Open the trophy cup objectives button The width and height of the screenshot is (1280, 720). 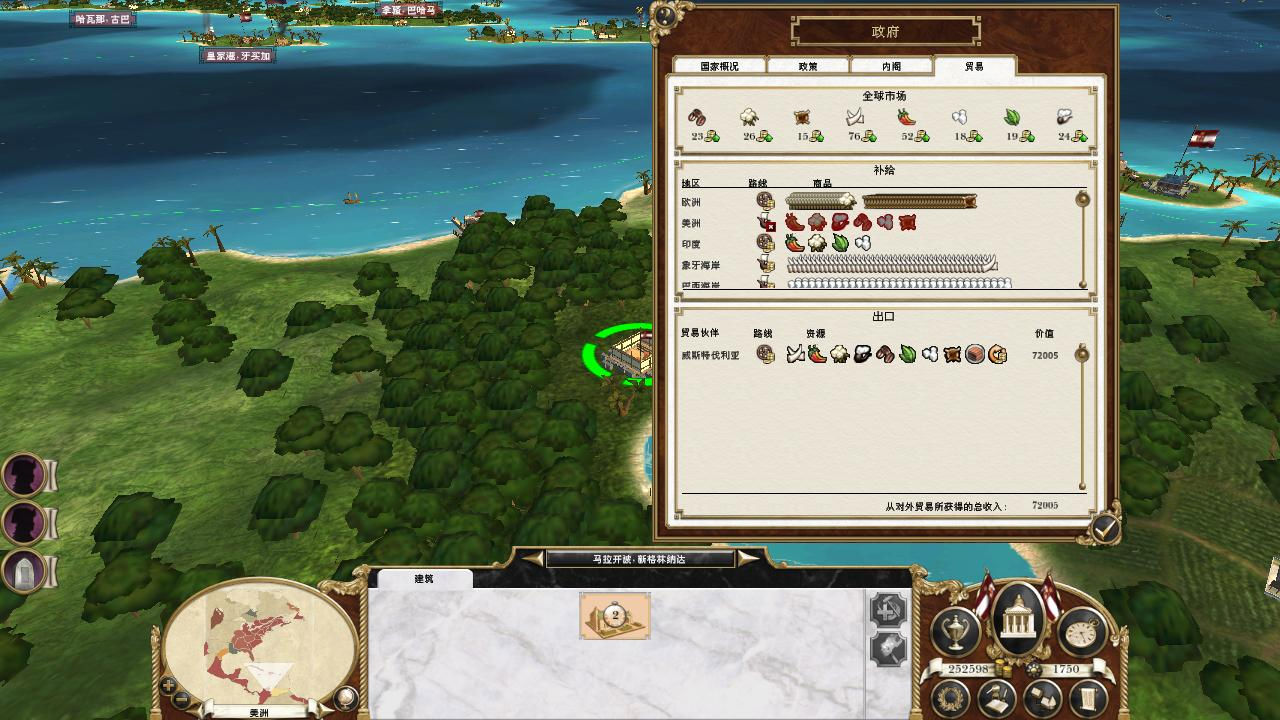(955, 630)
